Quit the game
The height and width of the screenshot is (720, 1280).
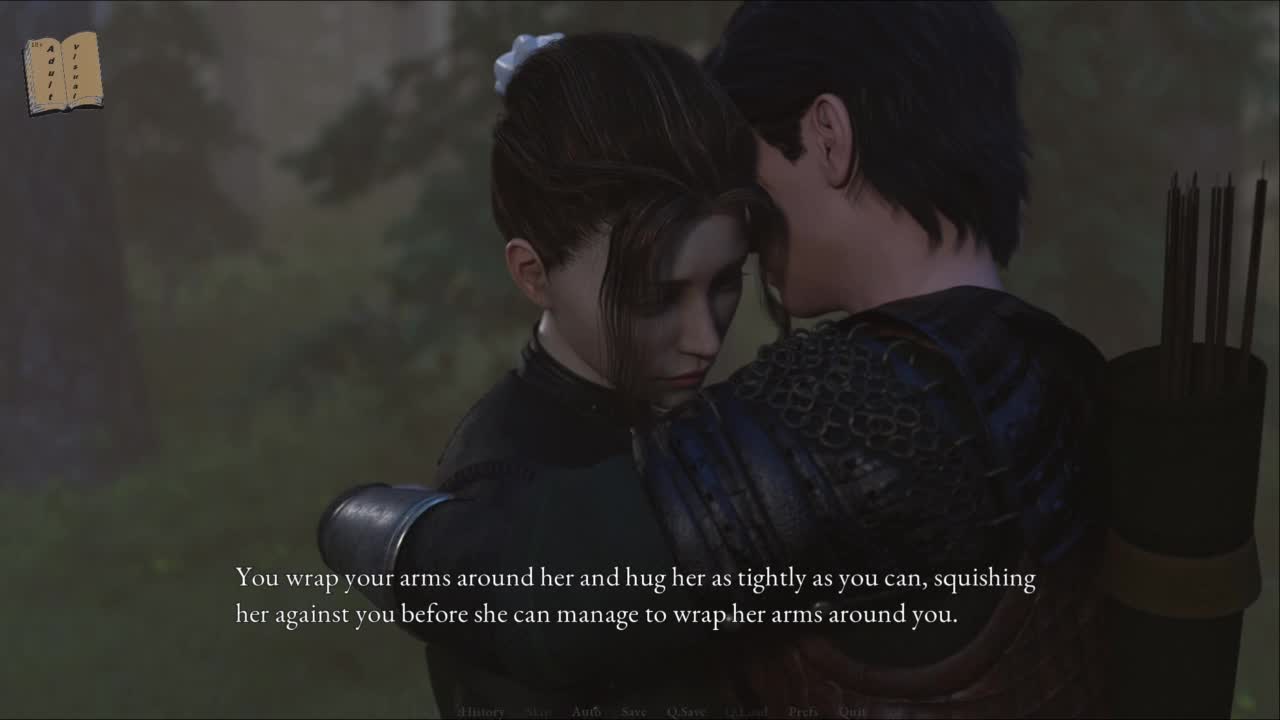[852, 712]
